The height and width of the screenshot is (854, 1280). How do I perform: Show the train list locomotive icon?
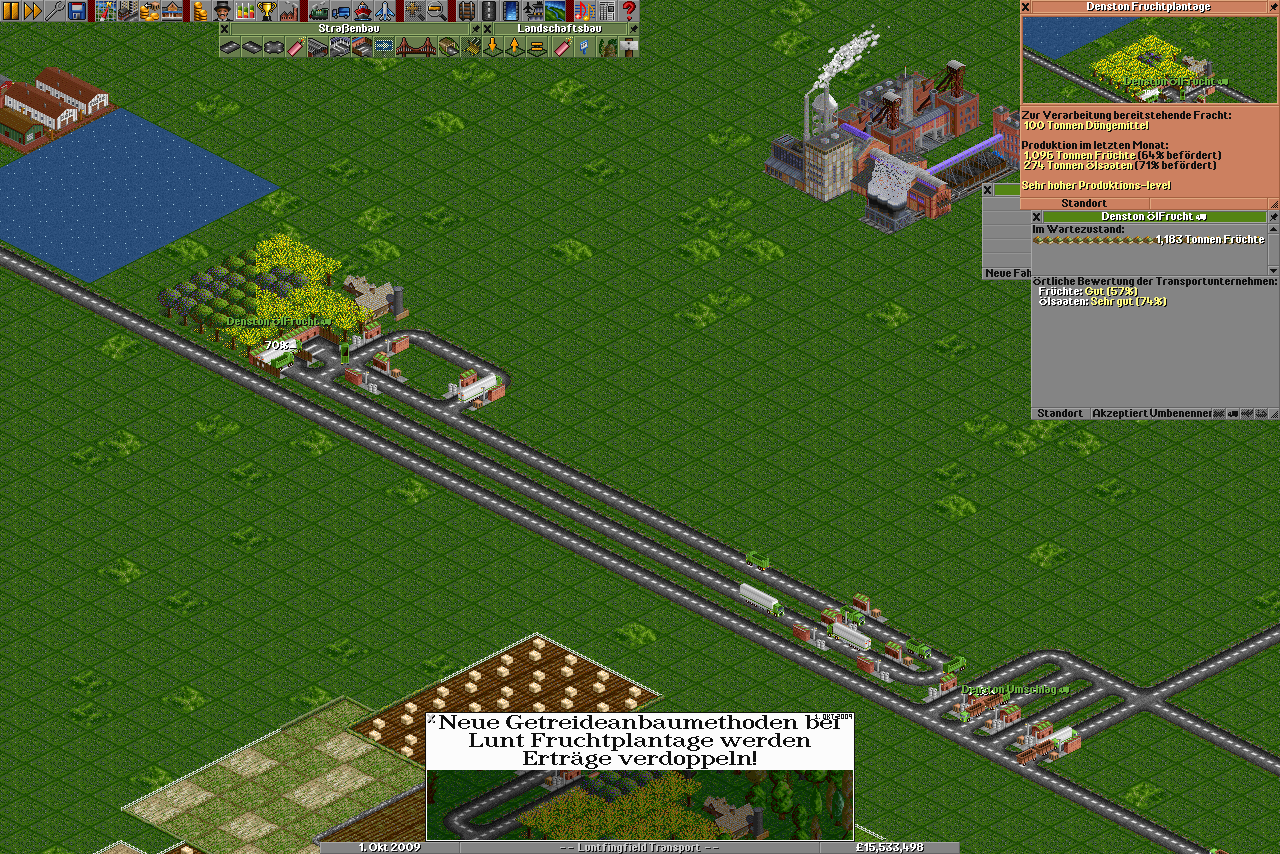pos(319,11)
